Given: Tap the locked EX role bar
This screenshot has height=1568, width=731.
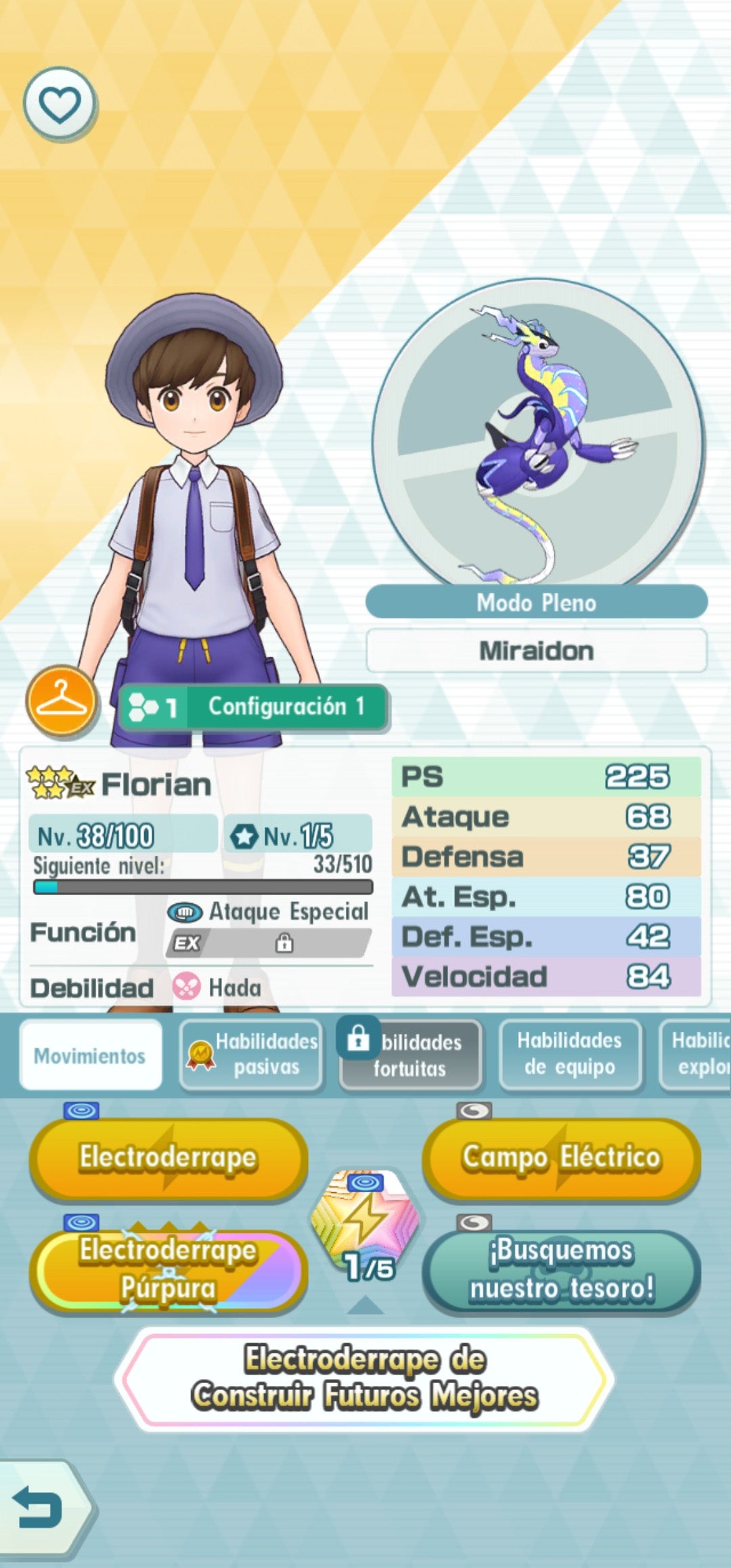Looking at the screenshot, I should (x=269, y=943).
